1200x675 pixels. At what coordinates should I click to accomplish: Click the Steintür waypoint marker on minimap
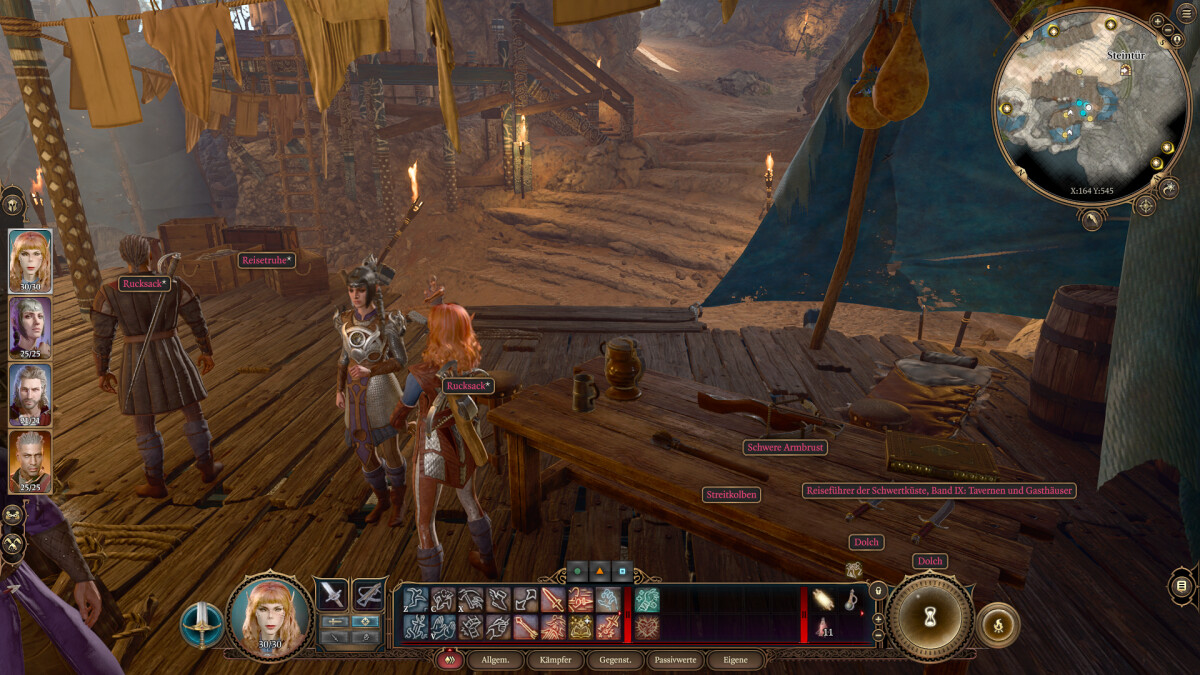[1126, 70]
